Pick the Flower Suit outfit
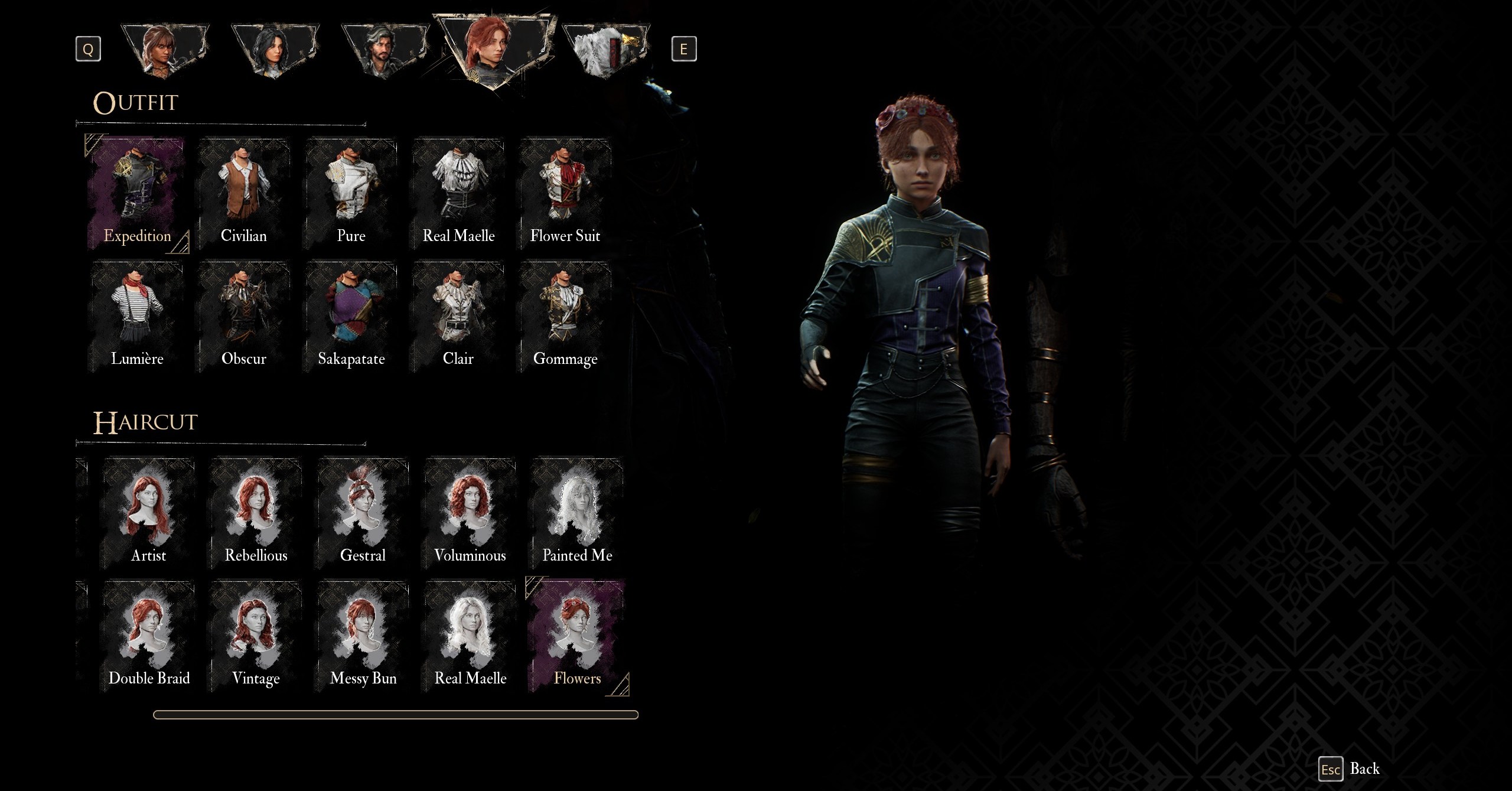Viewport: 1512px width, 791px height. (565, 194)
